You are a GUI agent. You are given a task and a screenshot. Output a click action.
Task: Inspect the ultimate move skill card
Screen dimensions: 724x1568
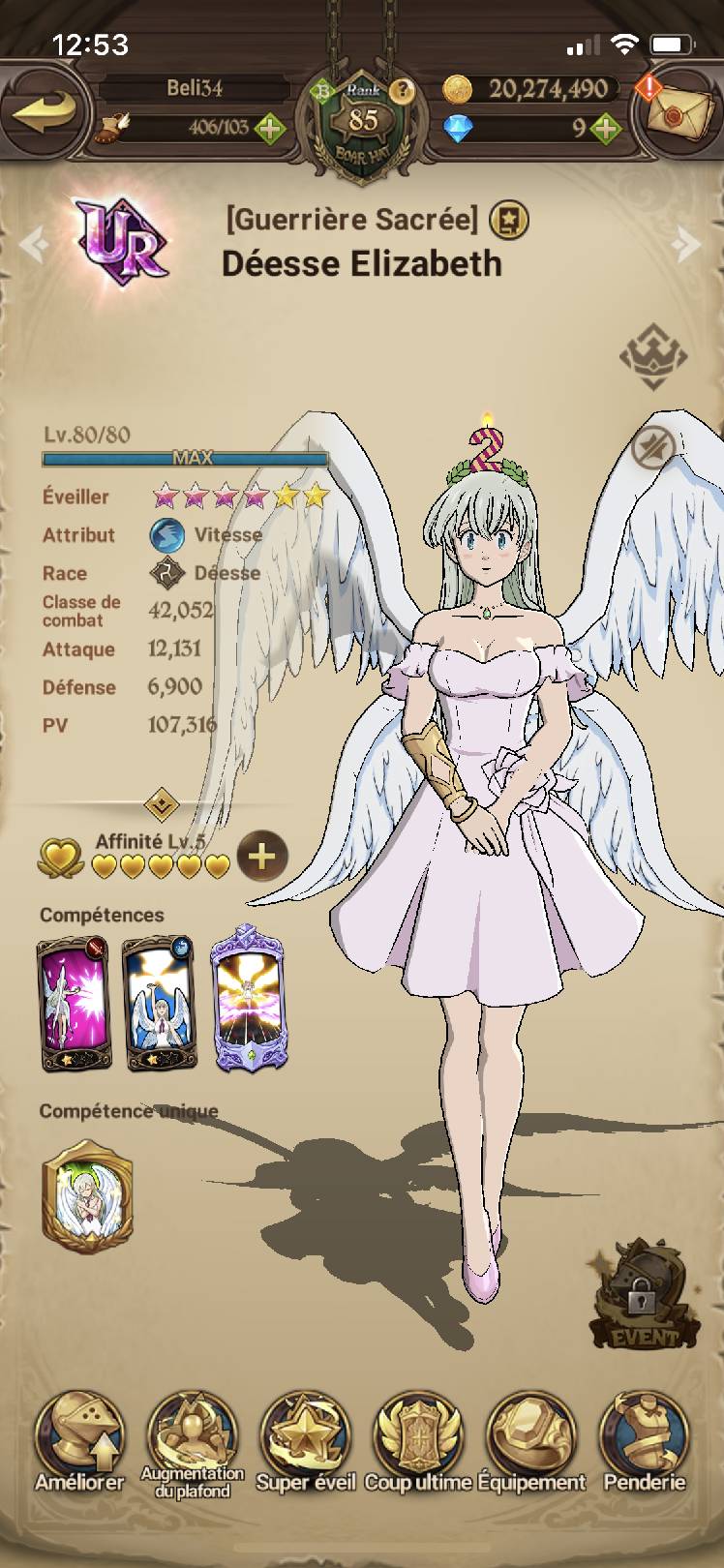[246, 998]
